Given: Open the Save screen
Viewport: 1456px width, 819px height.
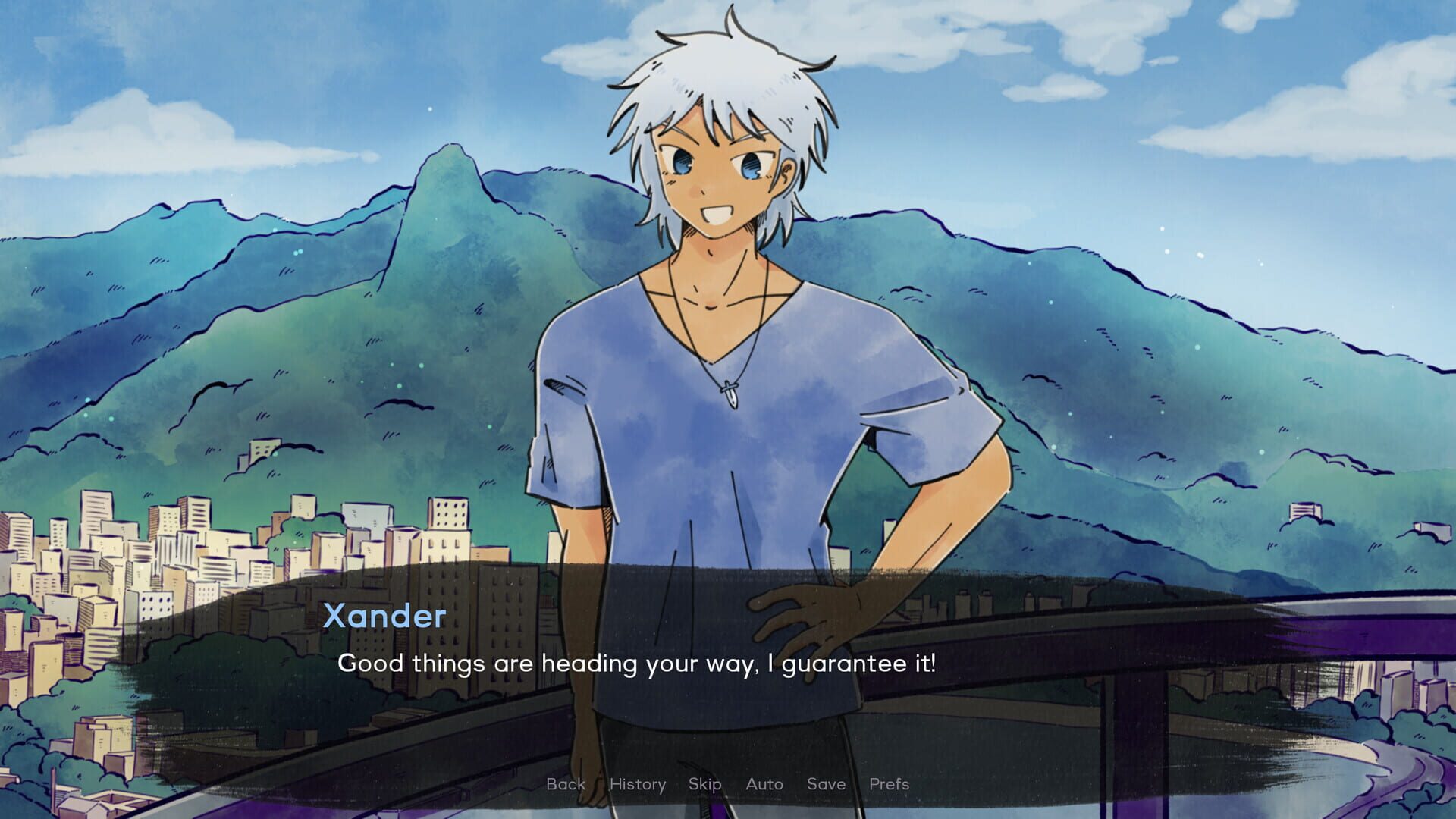Looking at the screenshot, I should point(827,784).
